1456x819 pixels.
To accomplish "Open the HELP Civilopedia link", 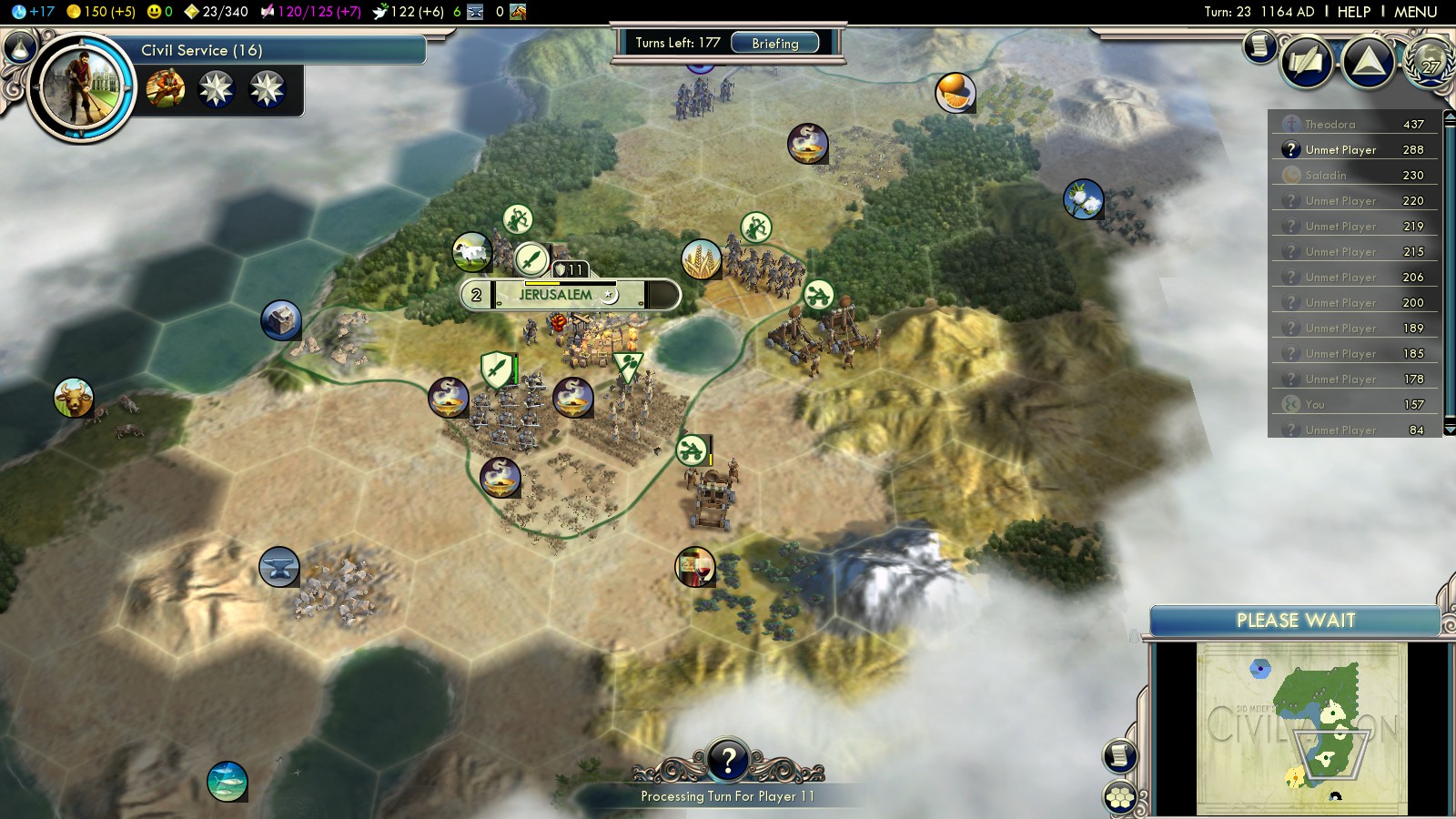I will pyautogui.click(x=1353, y=12).
